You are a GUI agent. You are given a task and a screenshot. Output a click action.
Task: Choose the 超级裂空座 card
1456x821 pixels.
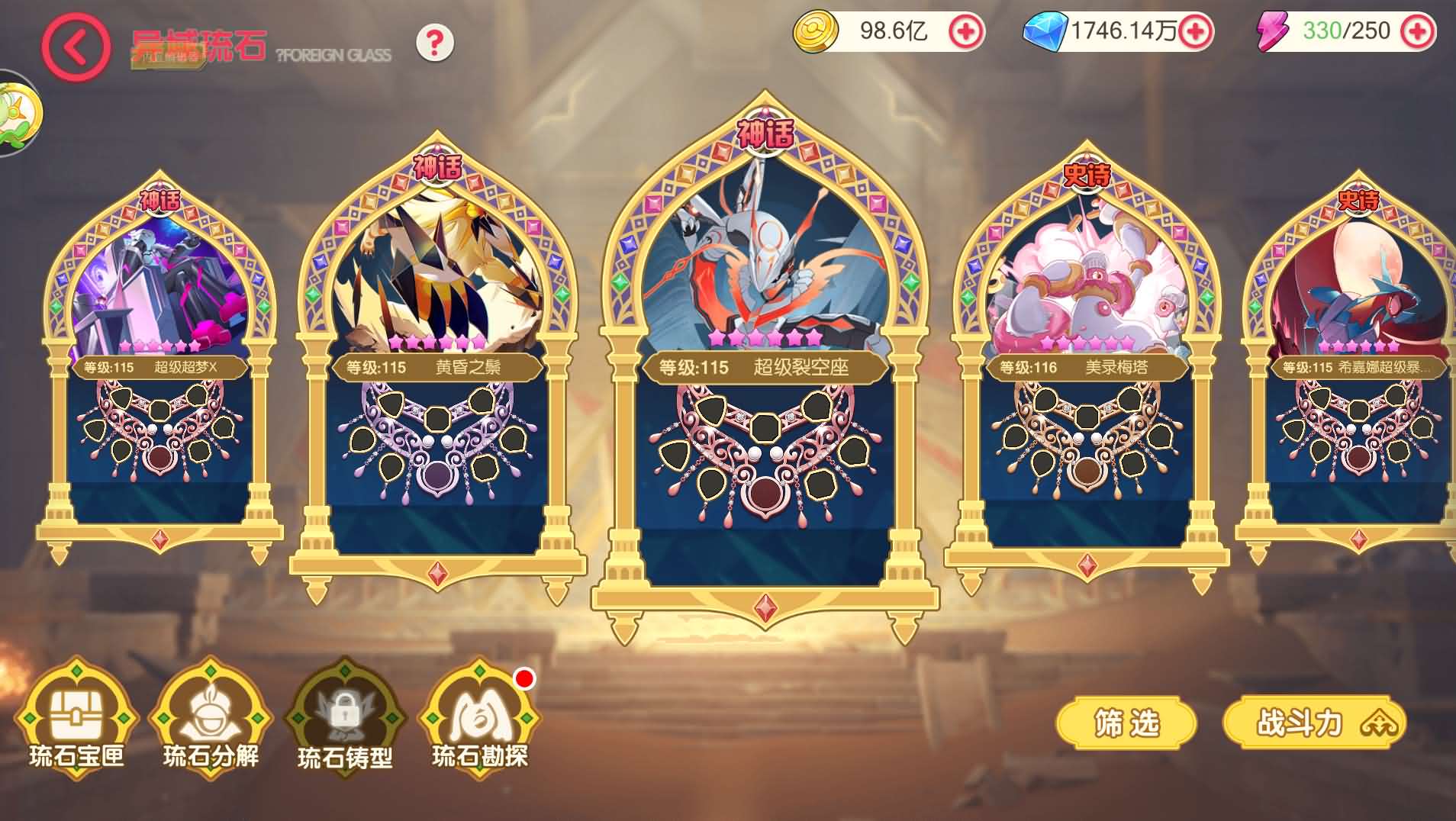pyautogui.click(x=765, y=366)
